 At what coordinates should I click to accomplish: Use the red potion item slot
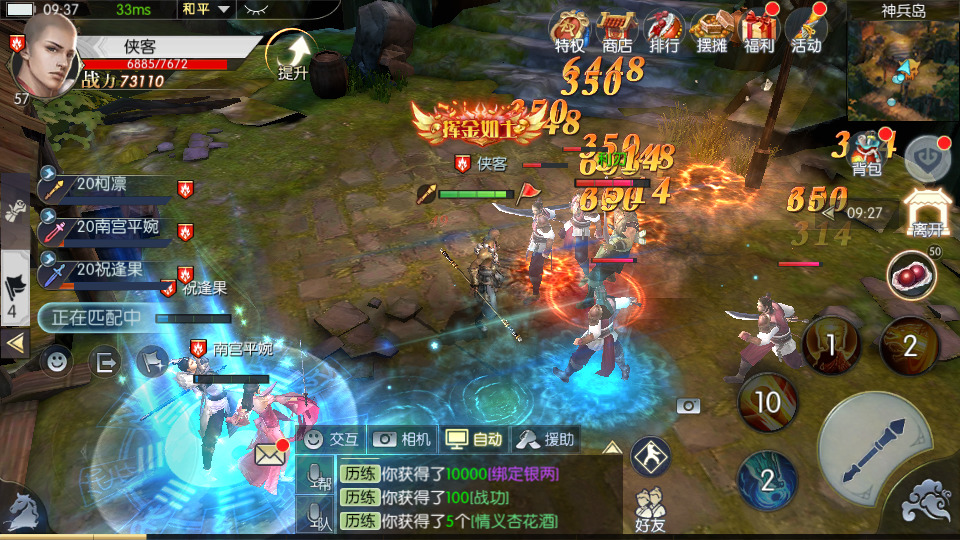click(x=911, y=275)
